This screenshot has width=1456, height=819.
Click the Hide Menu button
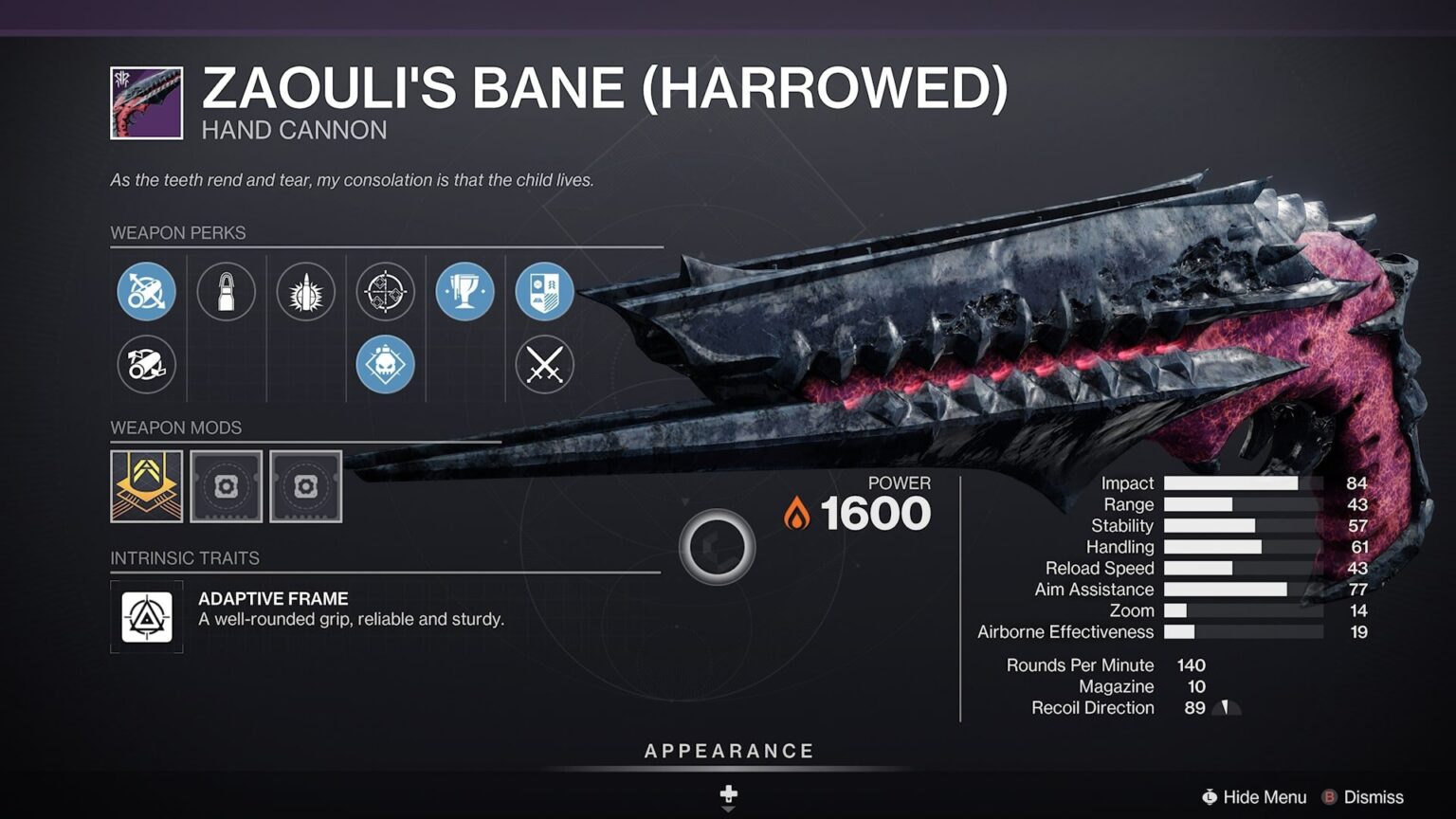[1256, 797]
